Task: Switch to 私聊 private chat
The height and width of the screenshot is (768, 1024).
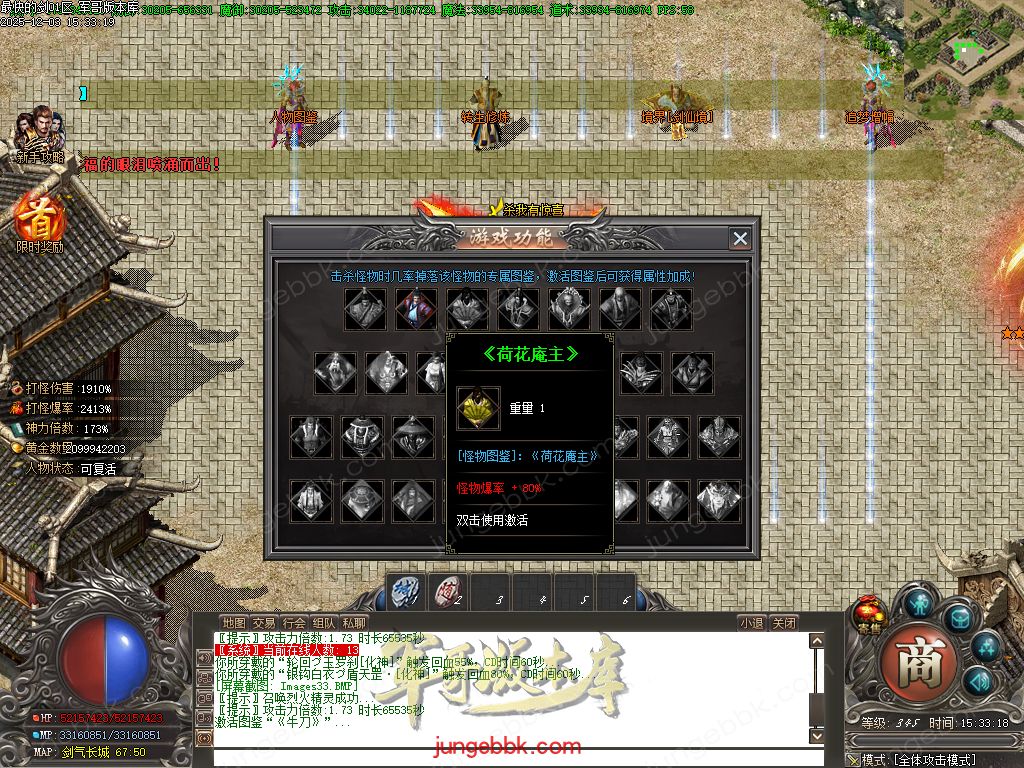Action: coord(354,622)
